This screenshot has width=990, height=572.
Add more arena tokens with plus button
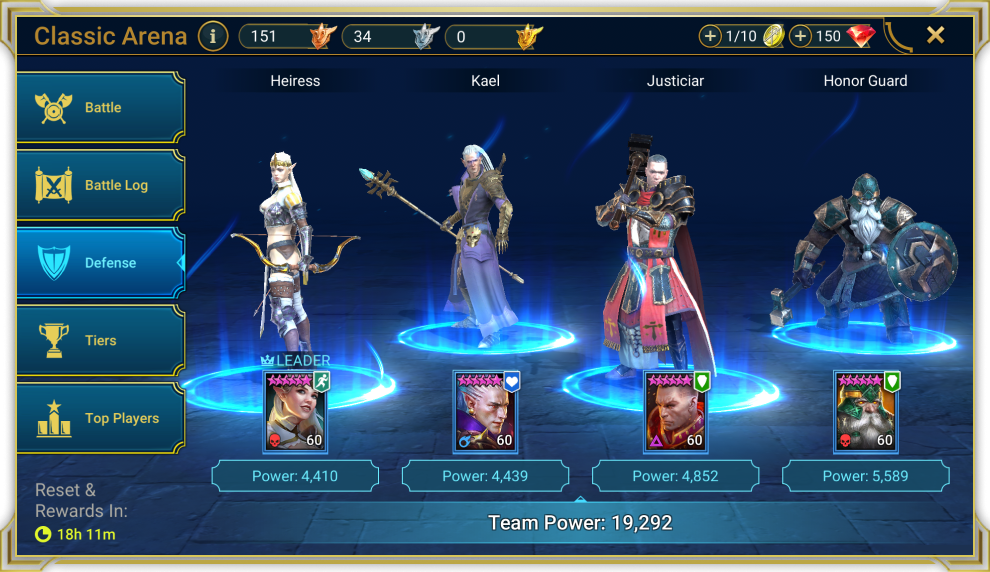711,37
